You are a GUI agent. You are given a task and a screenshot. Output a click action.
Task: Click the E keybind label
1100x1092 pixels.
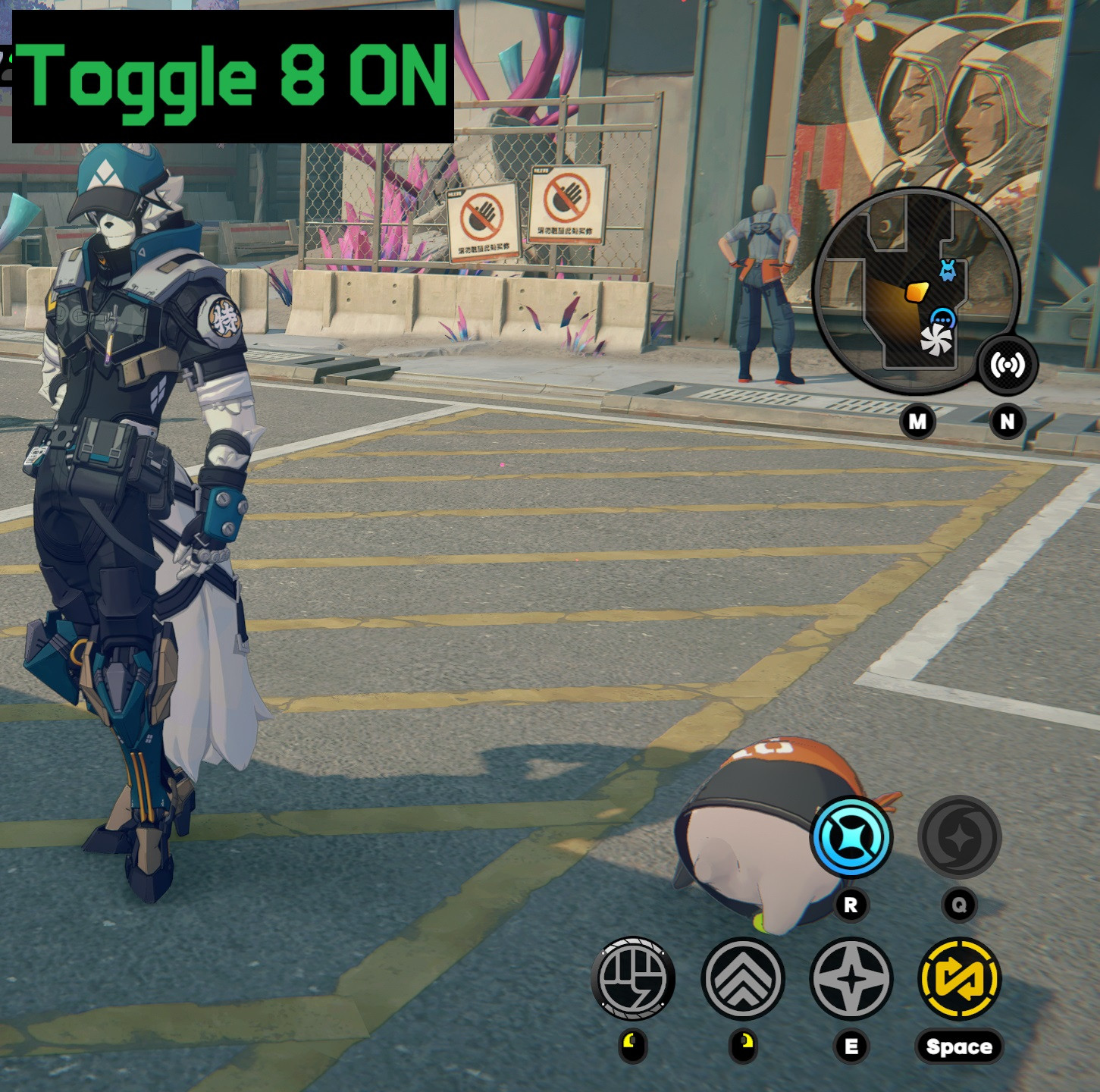pos(852,1044)
